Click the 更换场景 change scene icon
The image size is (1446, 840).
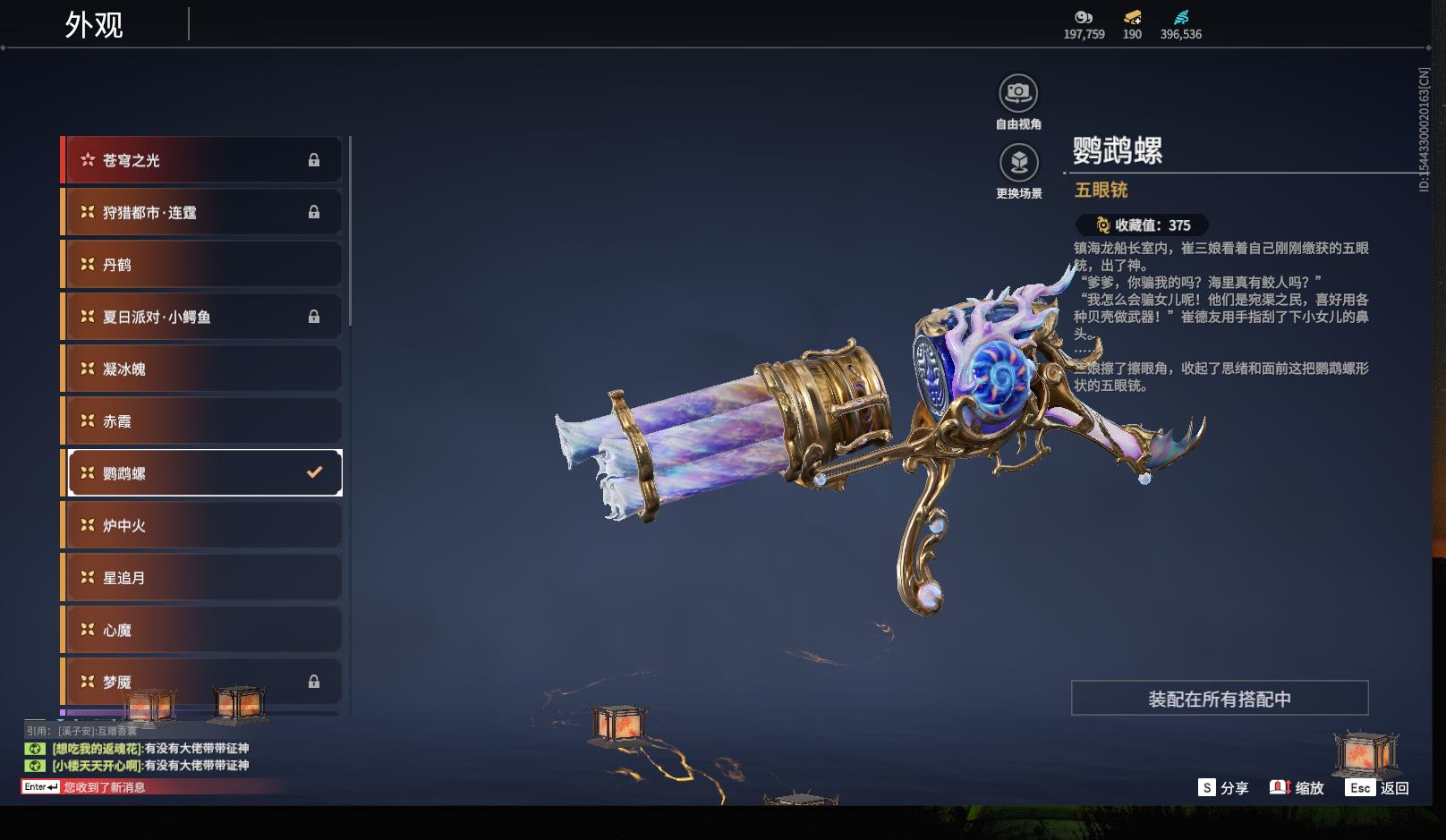click(1018, 163)
